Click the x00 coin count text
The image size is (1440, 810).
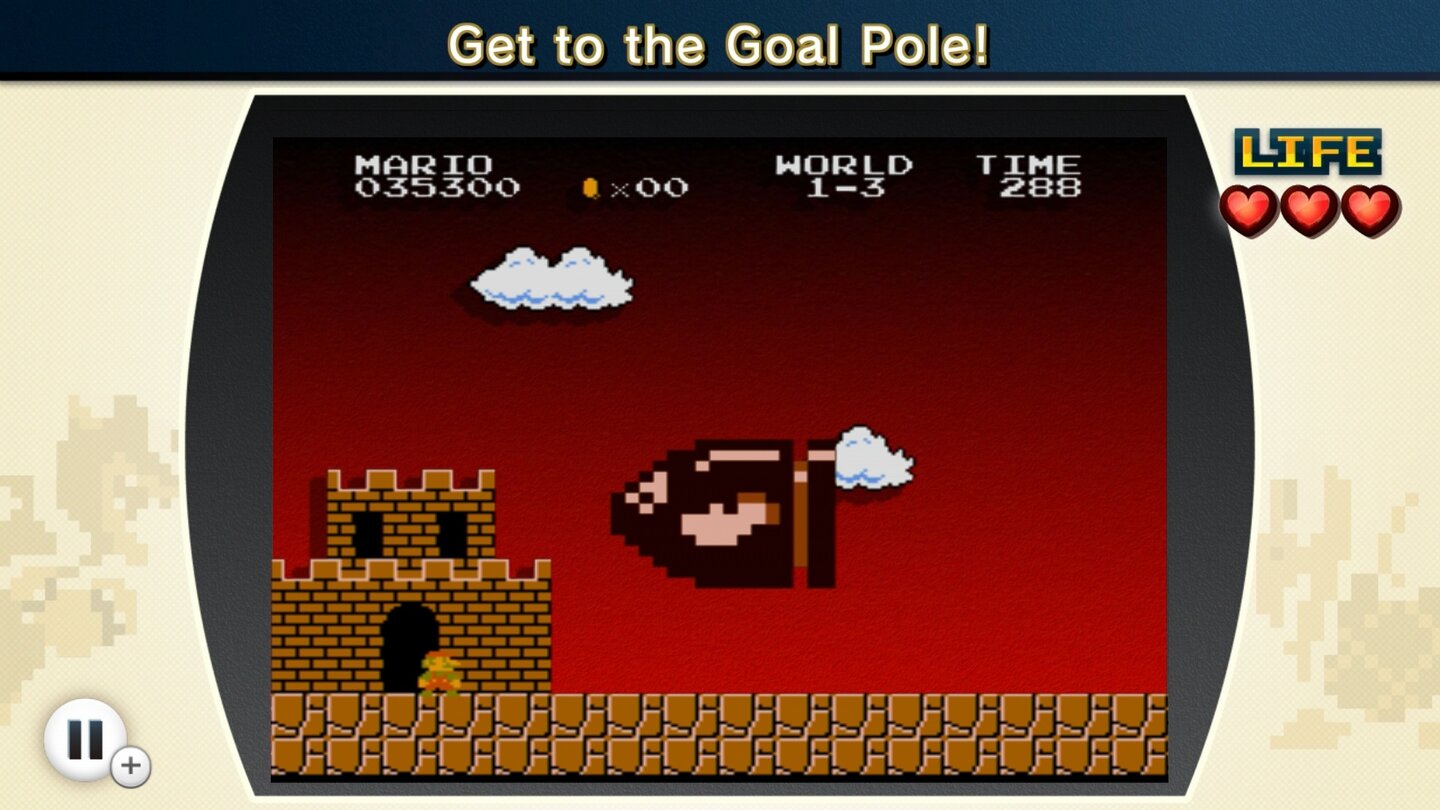click(x=645, y=187)
